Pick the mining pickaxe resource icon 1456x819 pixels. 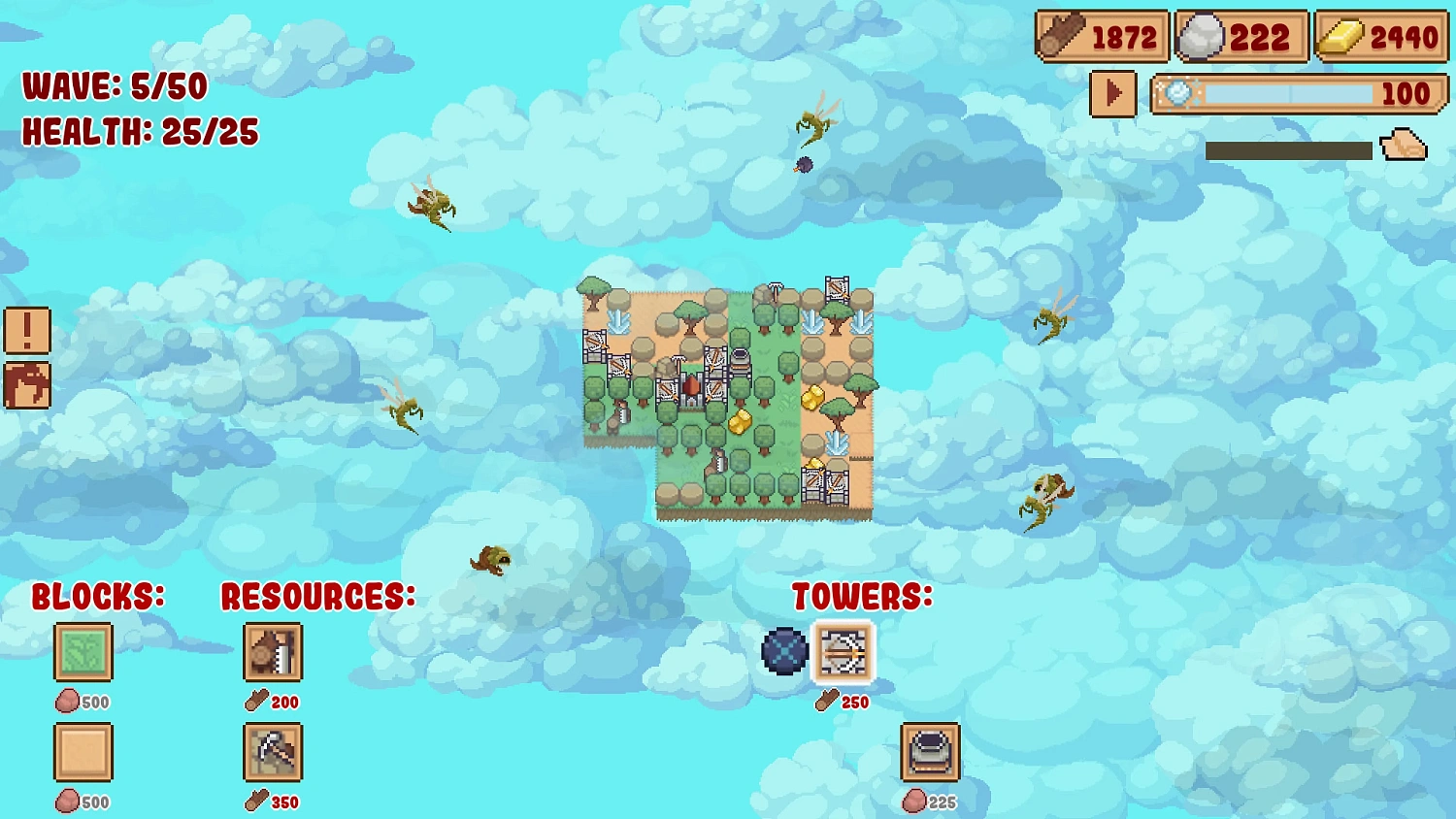272,752
